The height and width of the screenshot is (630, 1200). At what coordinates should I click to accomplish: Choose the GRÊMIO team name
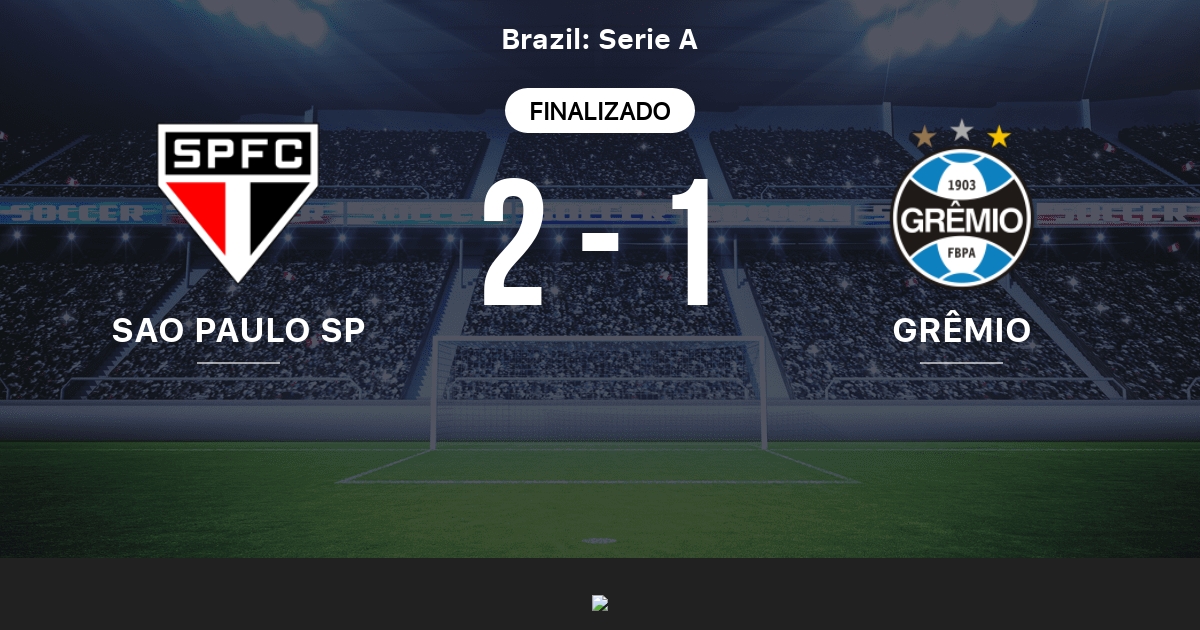(x=961, y=330)
